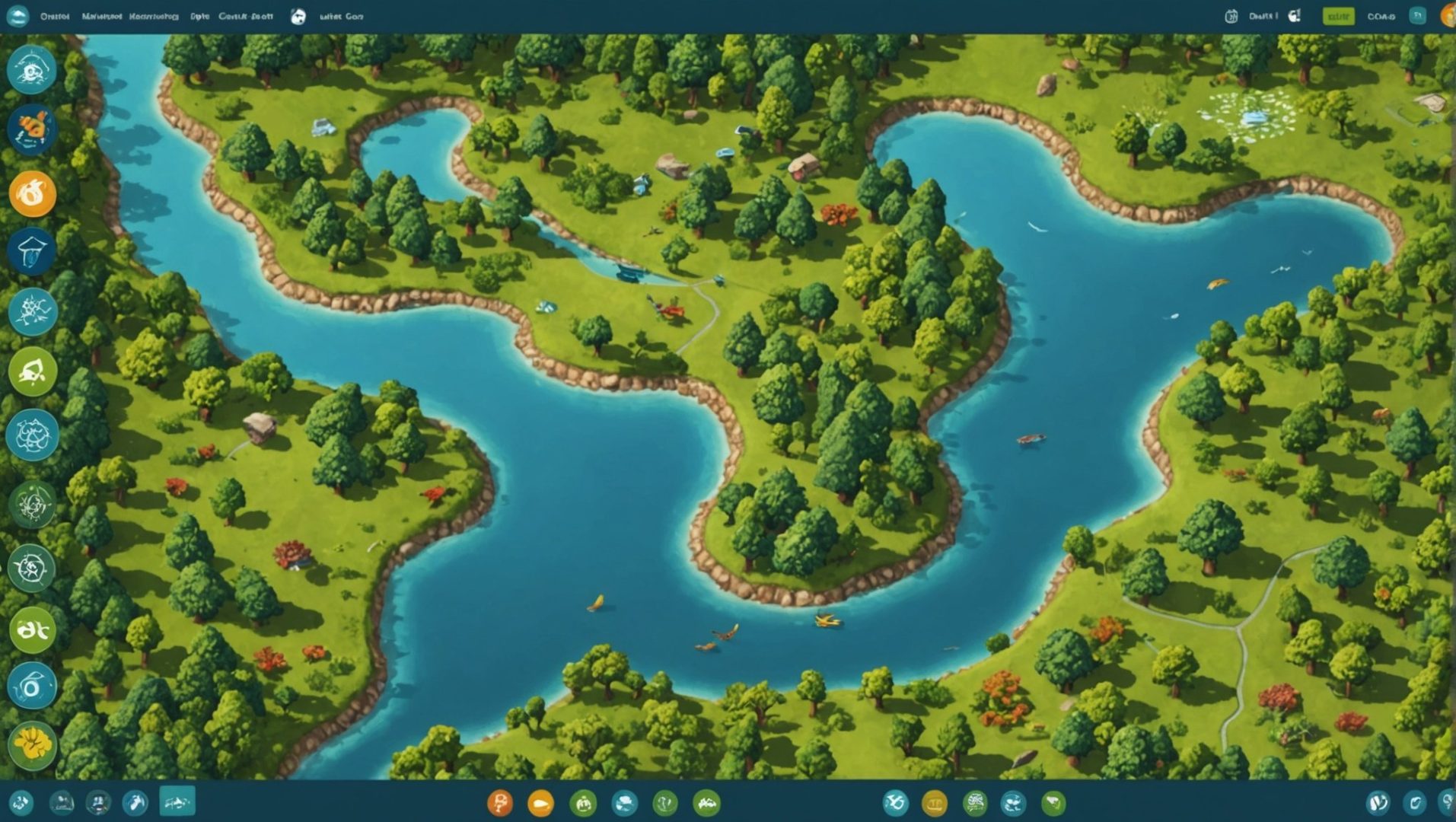The image size is (1456, 822).
Task: Toggle the notification bell beside the green button
Action: (1295, 15)
